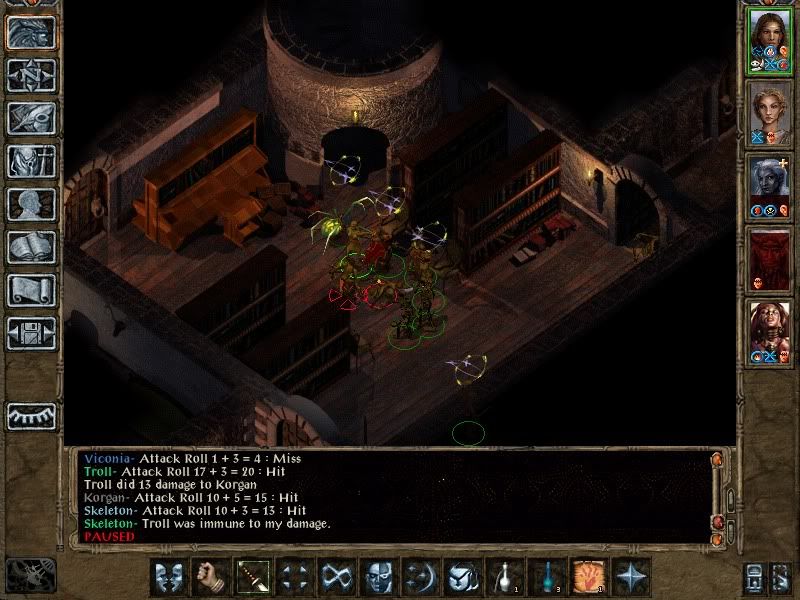Screen dimensions: 800x600
Task: Open the options floppy disk button
Action: coord(31,333)
